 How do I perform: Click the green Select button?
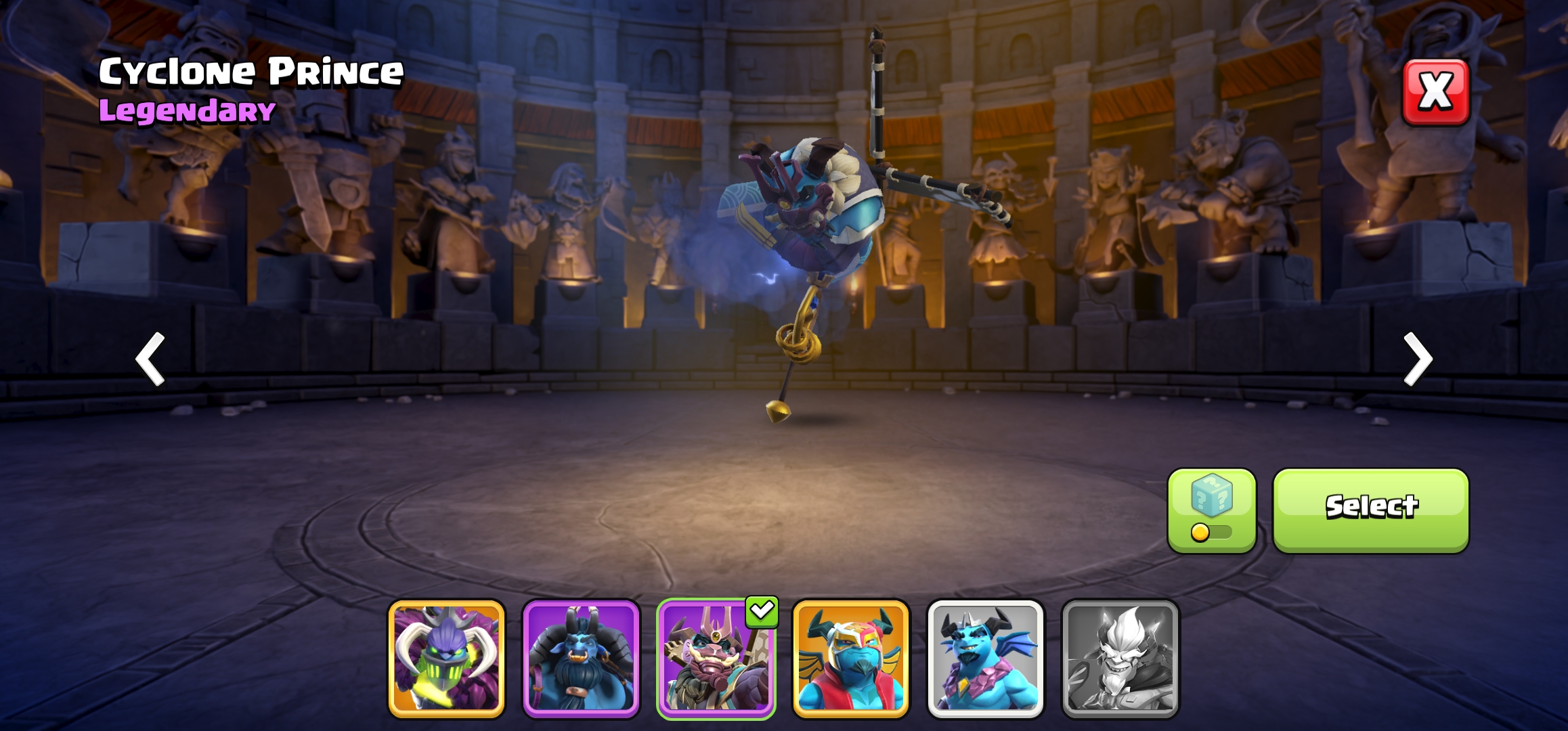[x=1370, y=510]
